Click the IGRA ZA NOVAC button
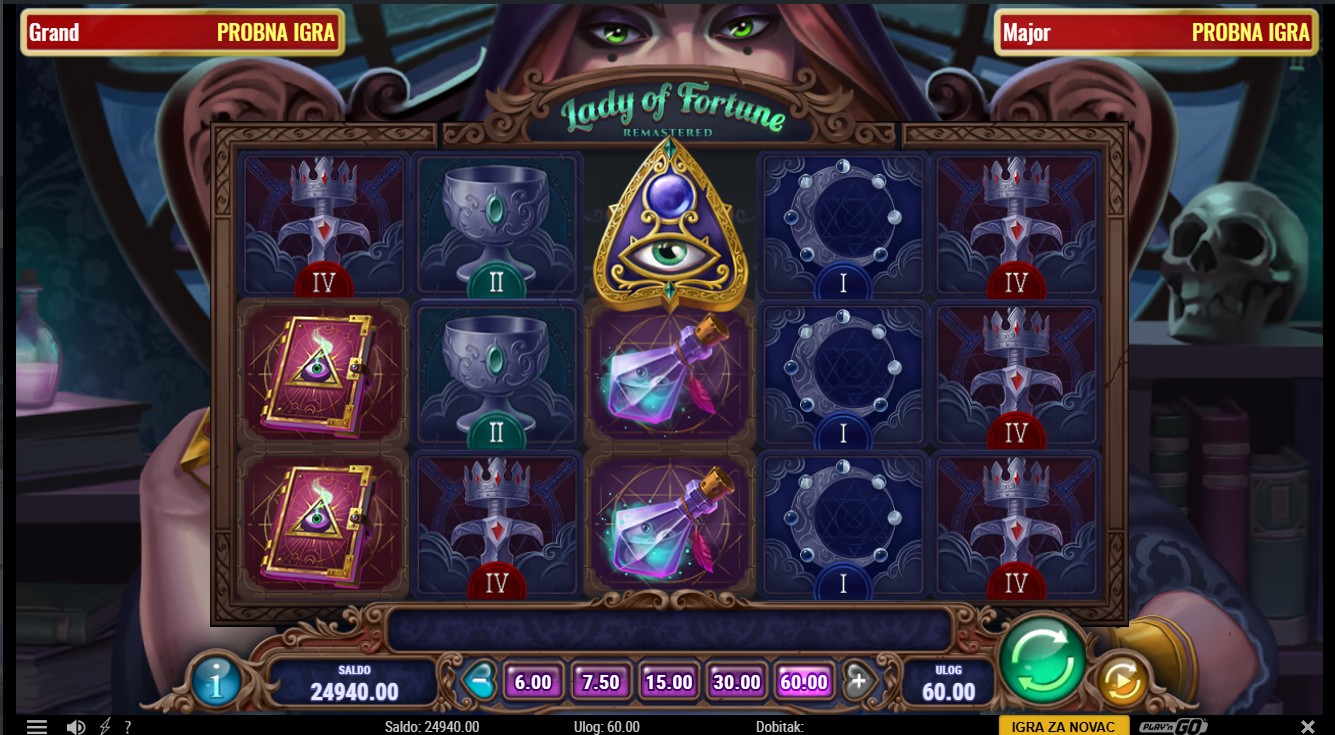 (x=1063, y=726)
